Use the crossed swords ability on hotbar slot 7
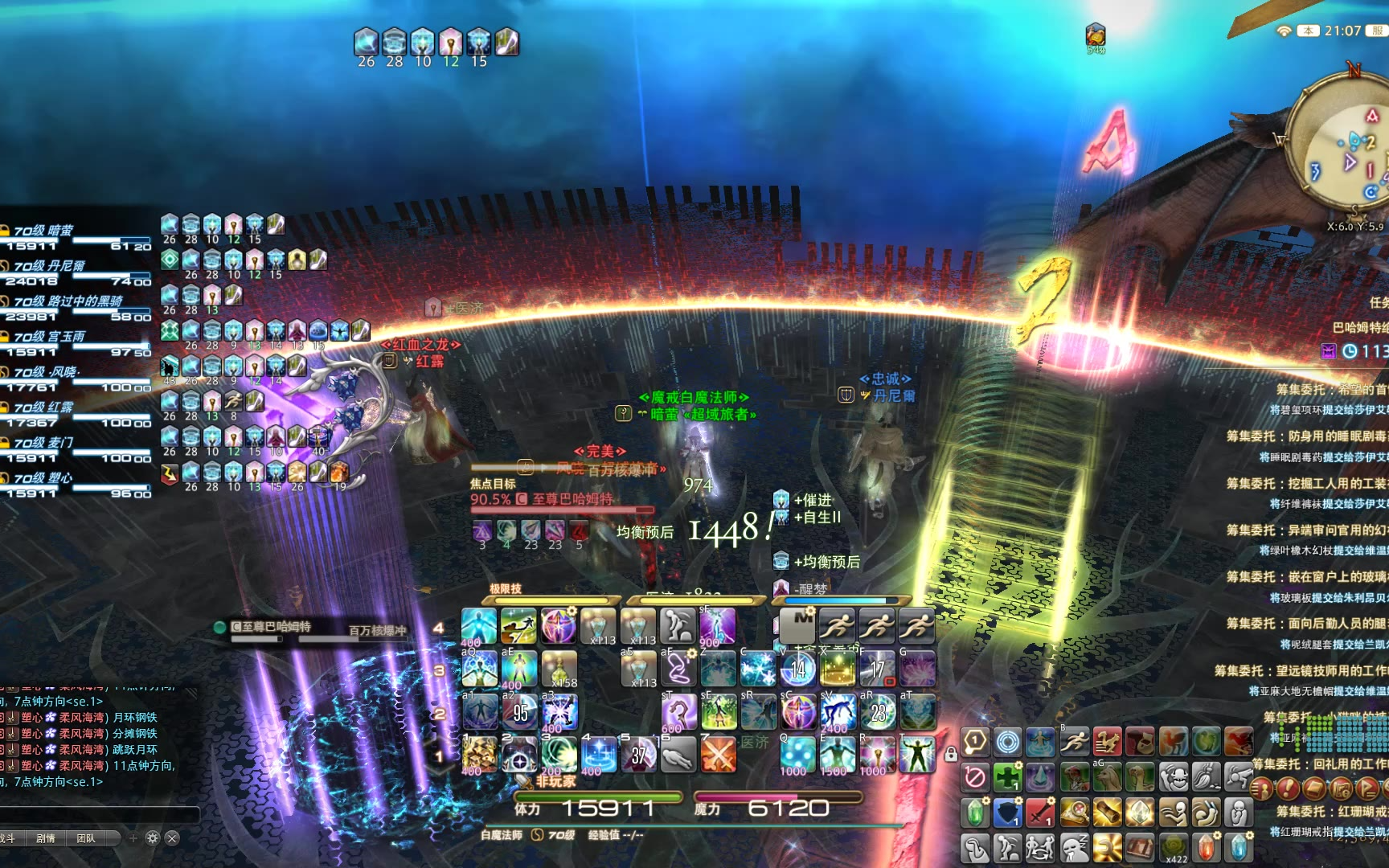The image size is (1389, 868). pyautogui.click(x=718, y=755)
